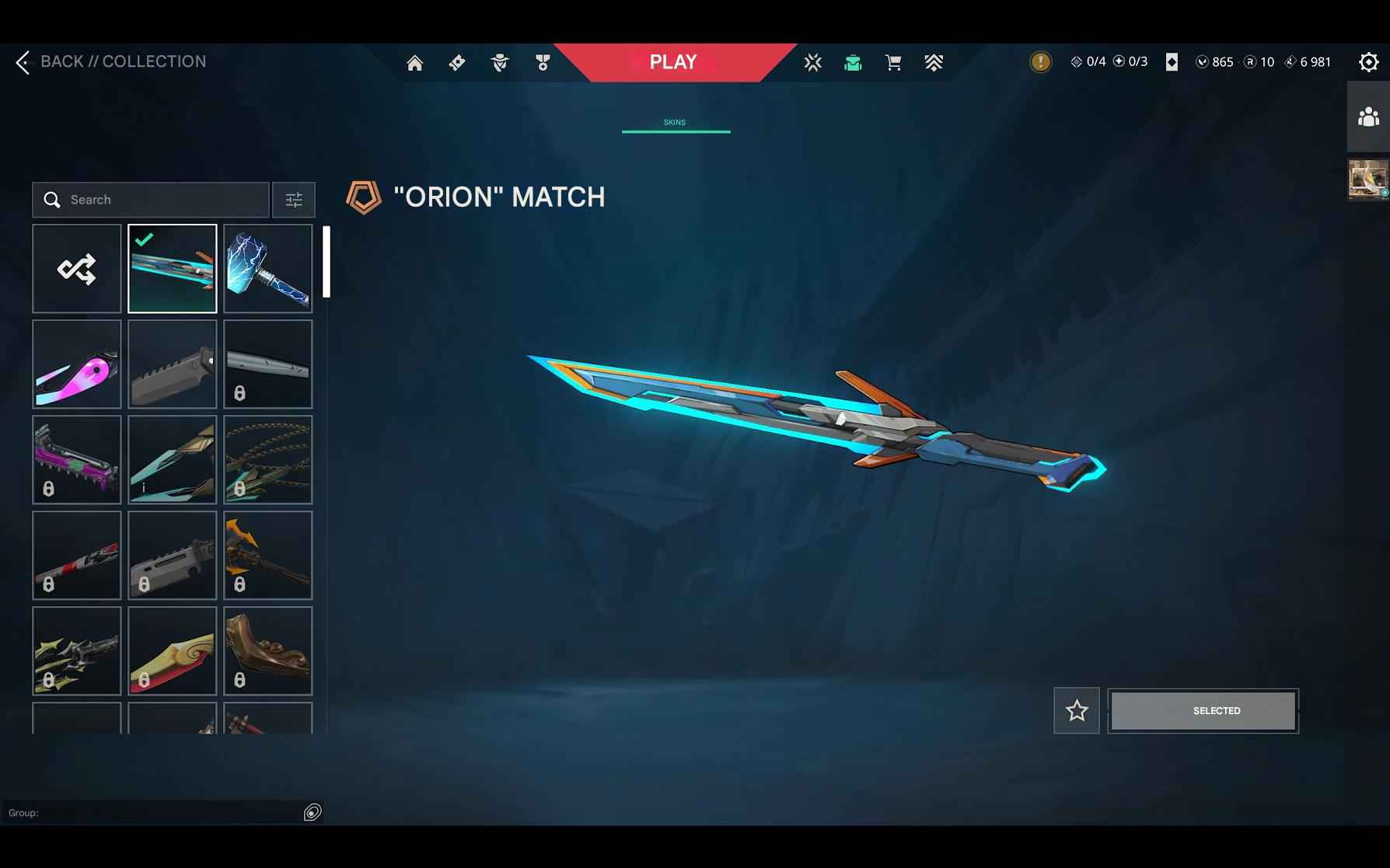Open the skin filters panel

pos(293,200)
